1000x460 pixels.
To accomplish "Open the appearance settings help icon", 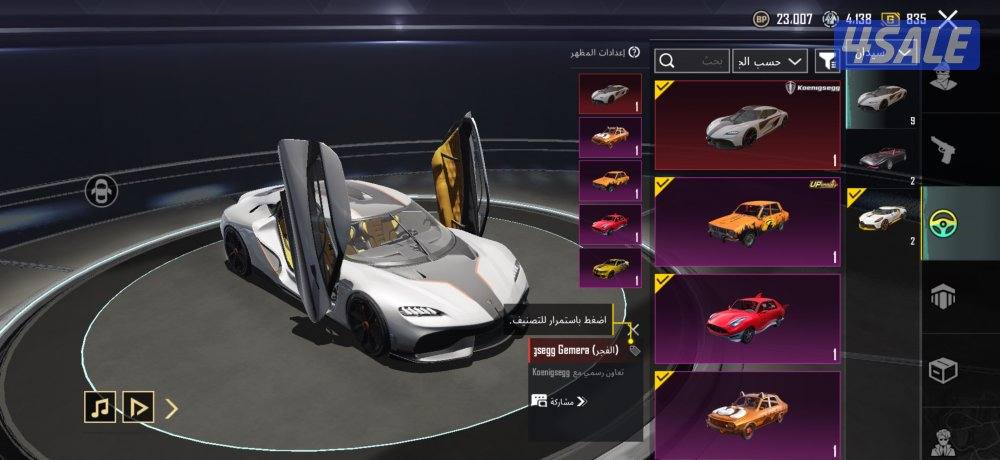I will tap(634, 52).
